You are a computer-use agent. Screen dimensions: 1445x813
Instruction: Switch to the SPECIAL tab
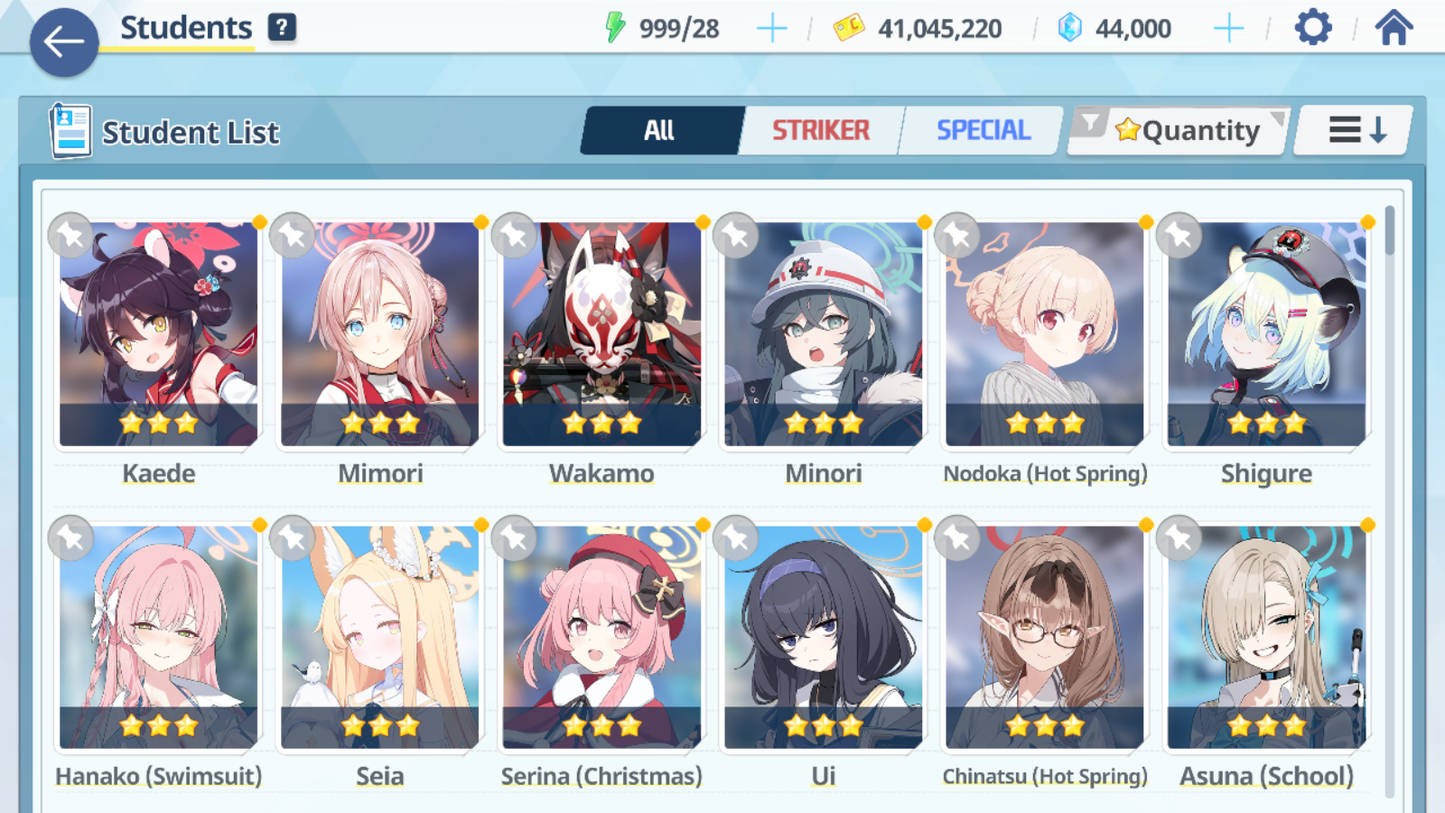tap(982, 130)
